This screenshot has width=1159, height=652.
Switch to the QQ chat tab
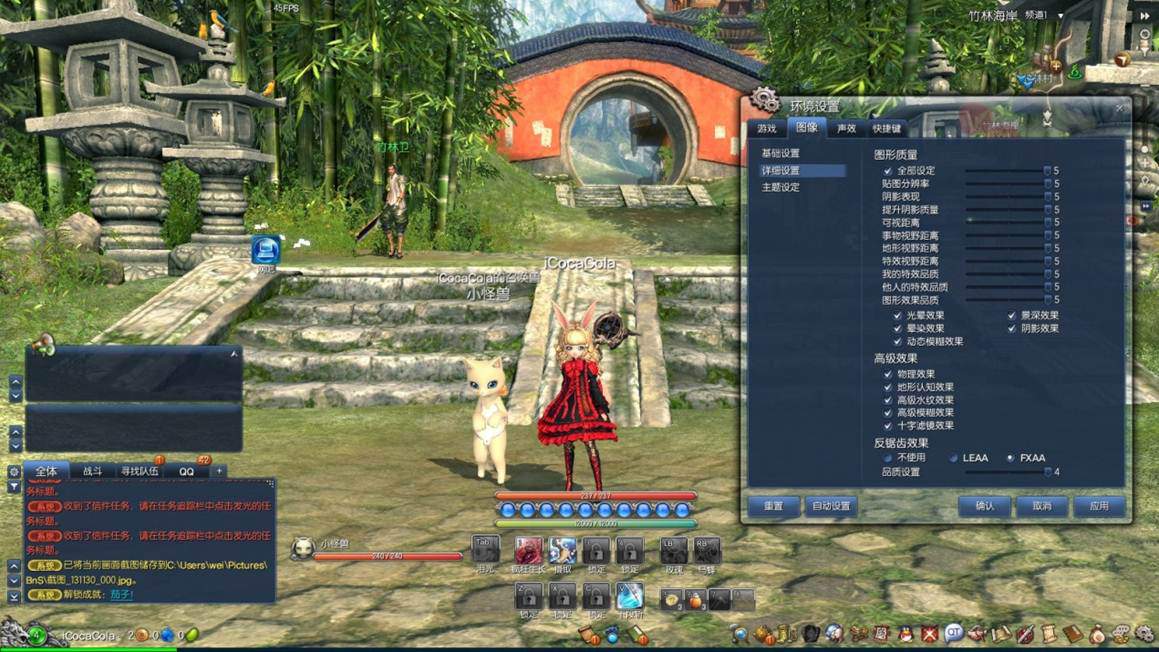[187, 471]
